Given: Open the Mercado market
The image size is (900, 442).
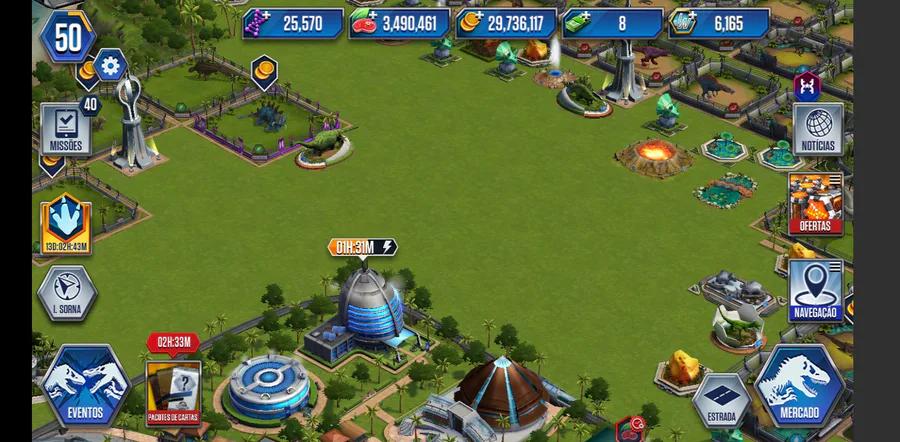Looking at the screenshot, I should [799, 385].
